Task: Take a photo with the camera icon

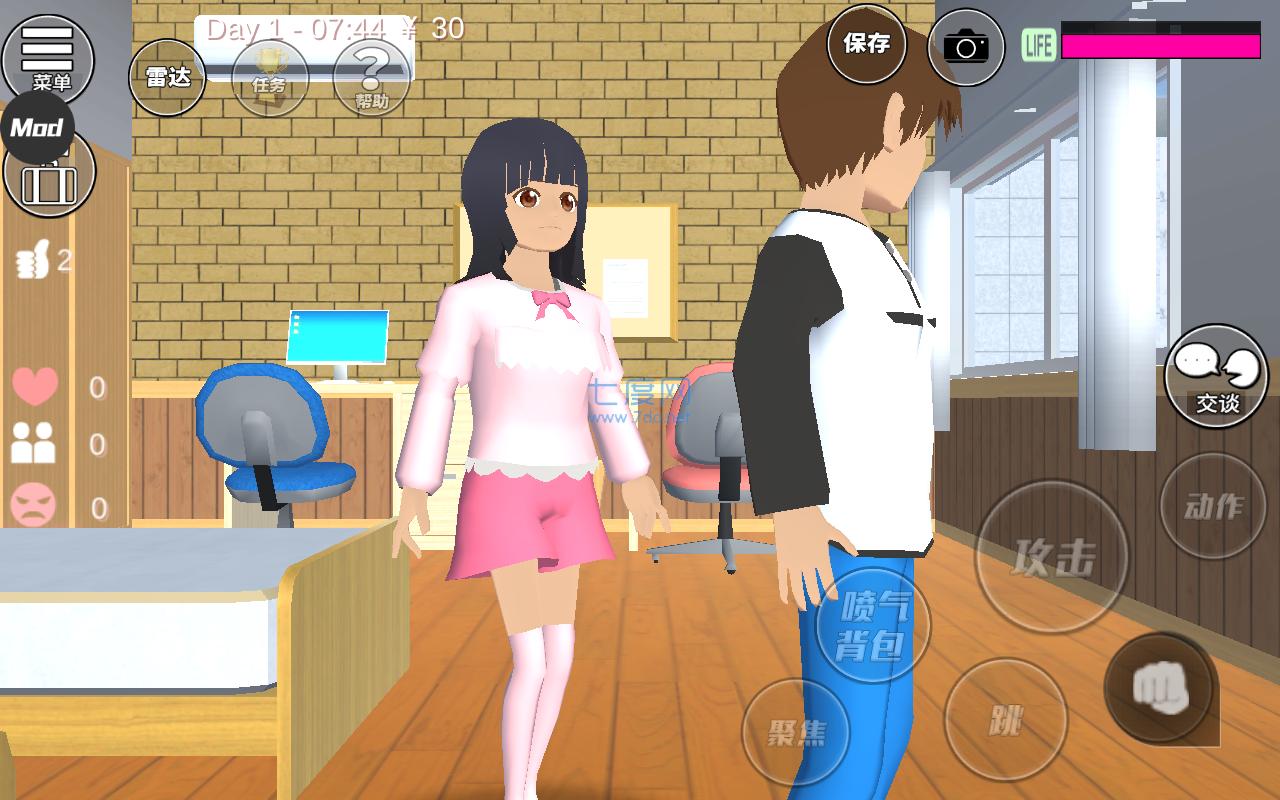Action: click(963, 46)
